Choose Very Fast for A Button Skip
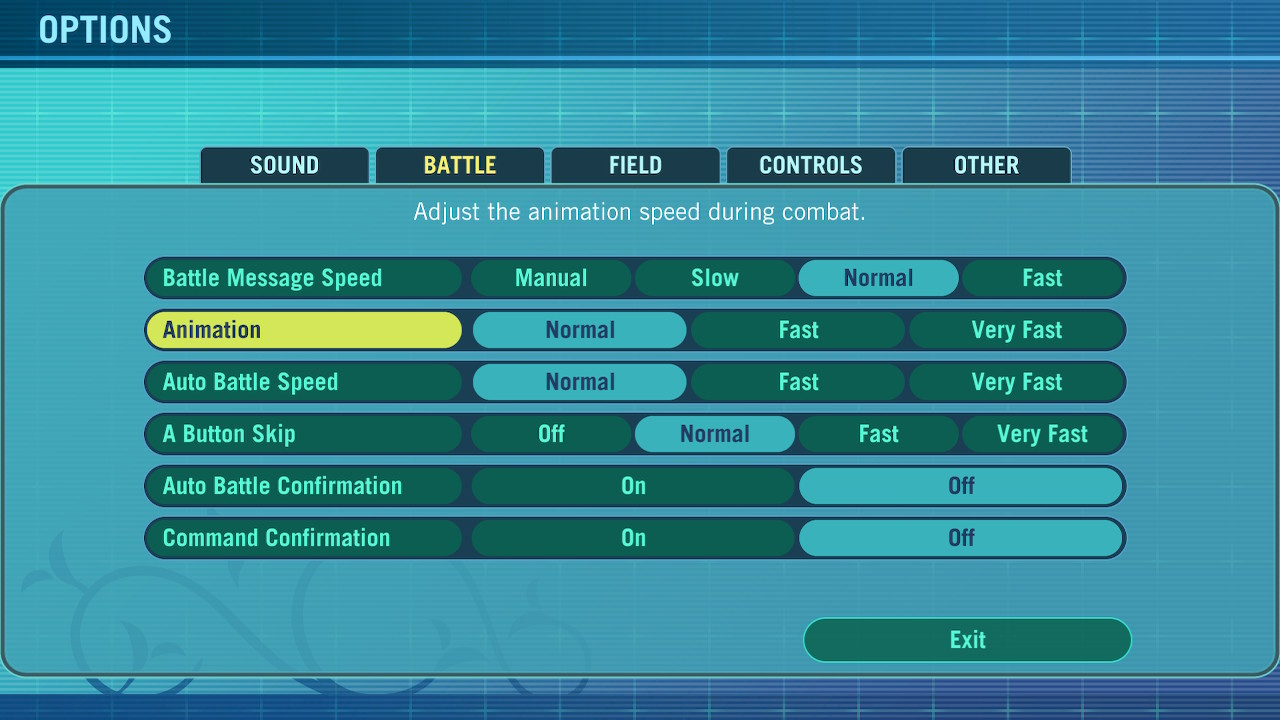The width and height of the screenshot is (1280, 720). pos(1042,434)
